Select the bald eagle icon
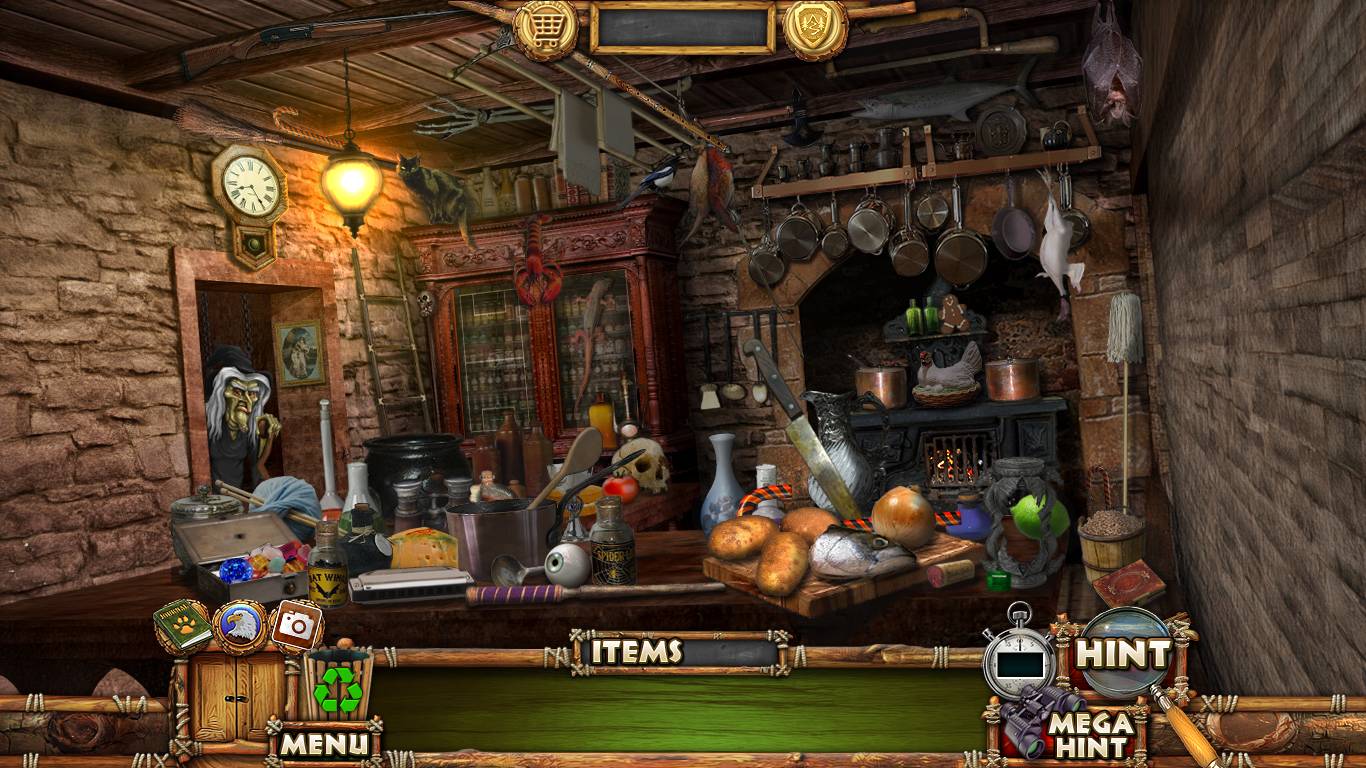The height and width of the screenshot is (768, 1366). click(x=241, y=626)
